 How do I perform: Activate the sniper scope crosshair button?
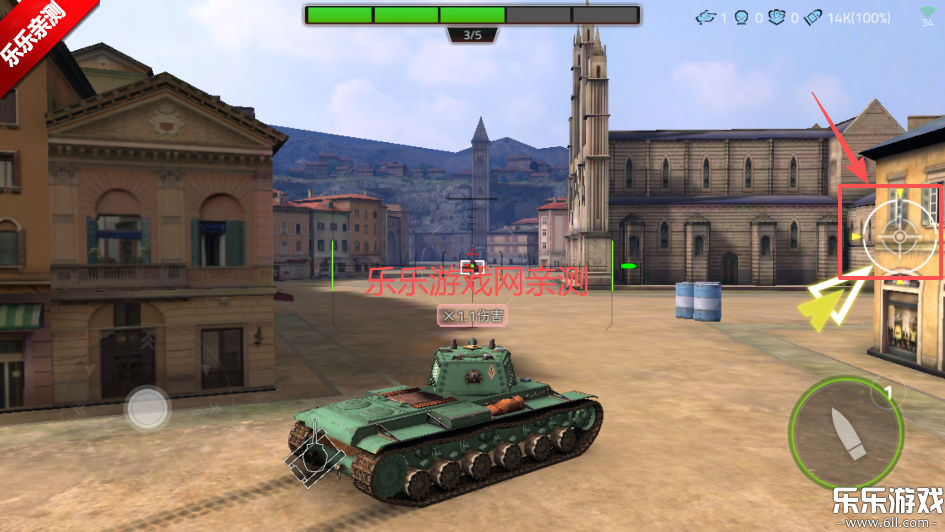(898, 236)
